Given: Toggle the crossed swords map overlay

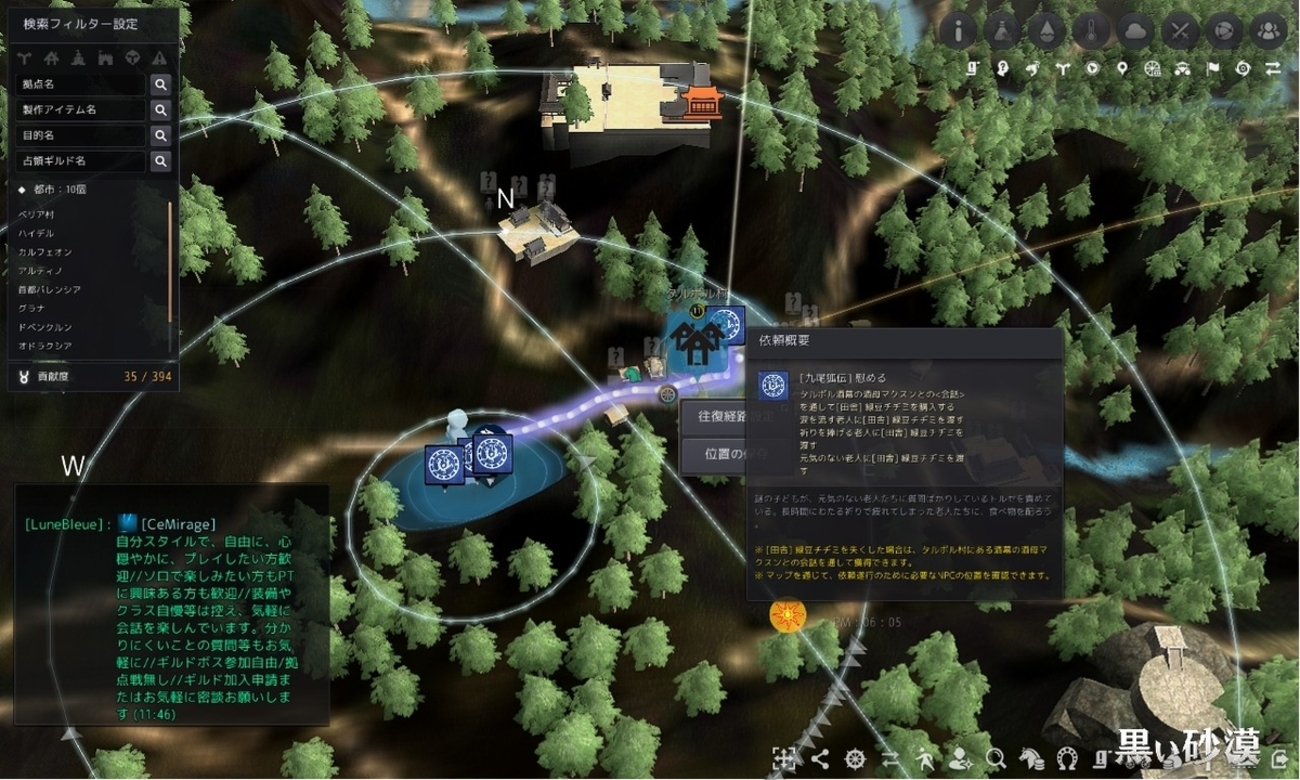Looking at the screenshot, I should coord(1180,30).
